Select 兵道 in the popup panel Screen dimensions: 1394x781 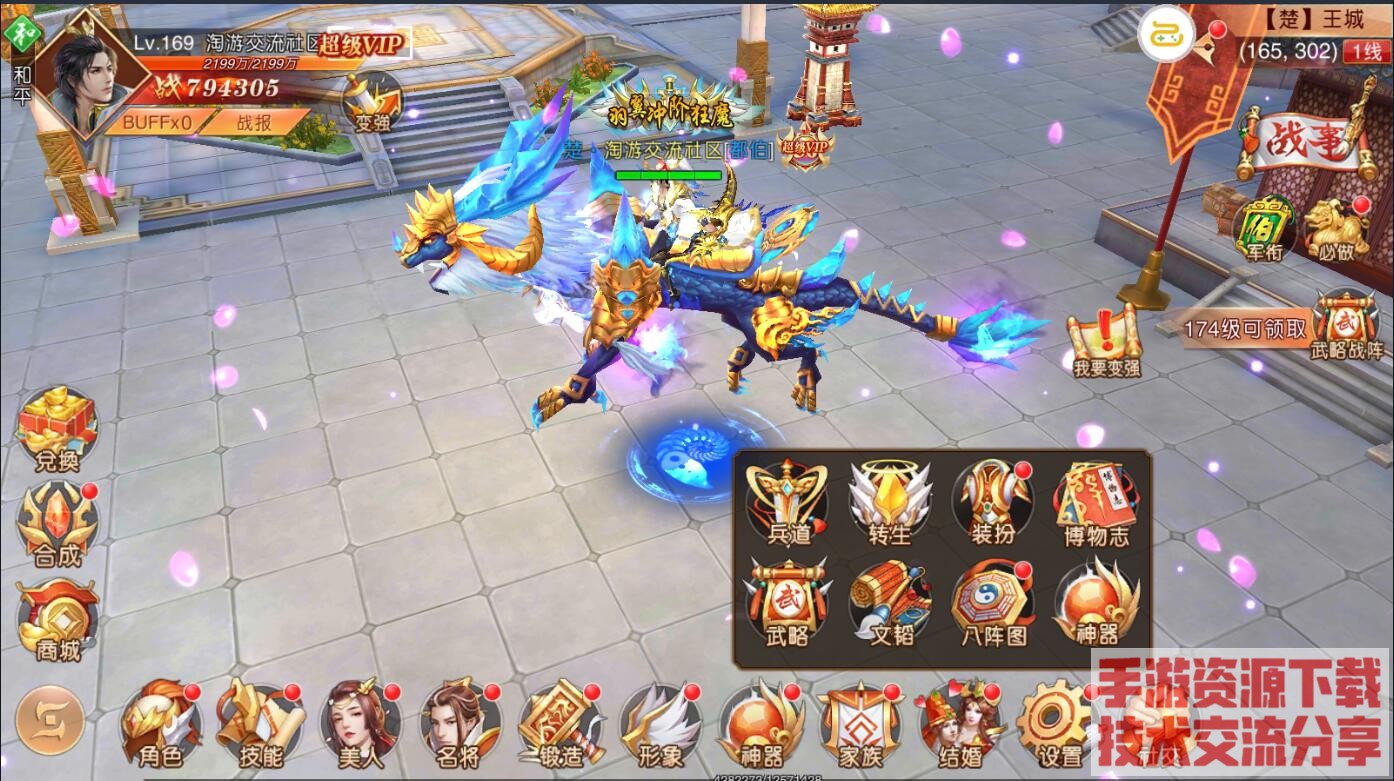[x=789, y=502]
